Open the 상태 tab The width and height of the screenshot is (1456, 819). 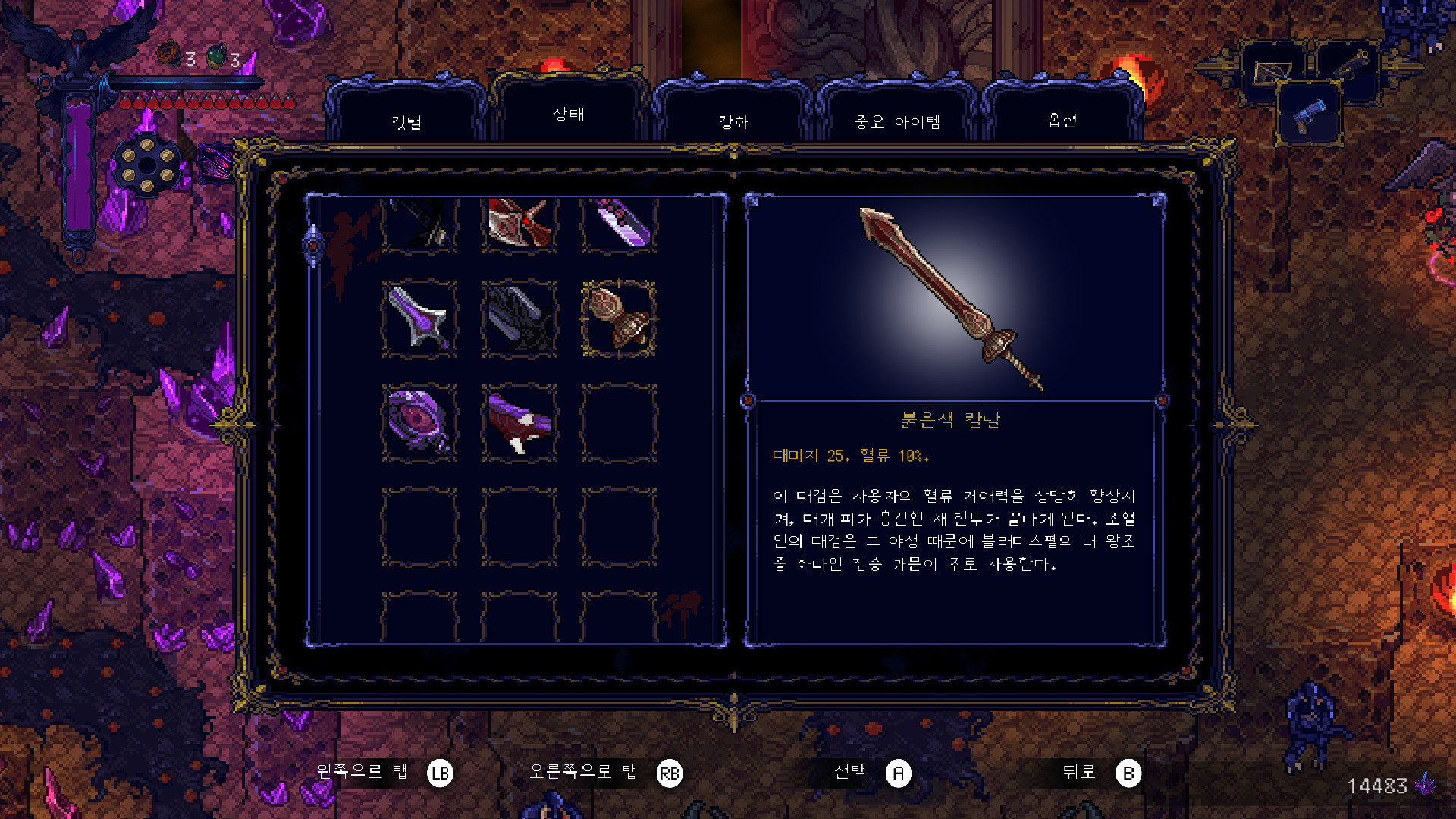click(569, 115)
